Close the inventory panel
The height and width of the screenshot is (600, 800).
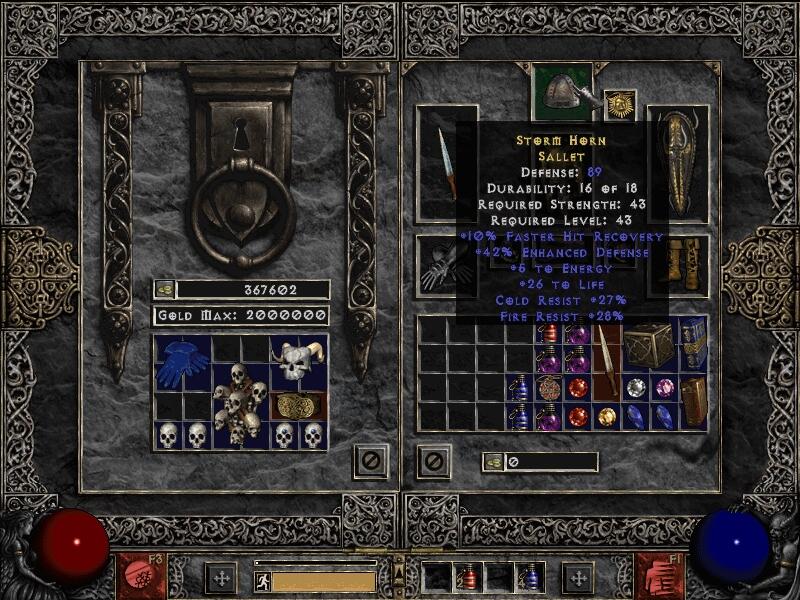point(434,461)
